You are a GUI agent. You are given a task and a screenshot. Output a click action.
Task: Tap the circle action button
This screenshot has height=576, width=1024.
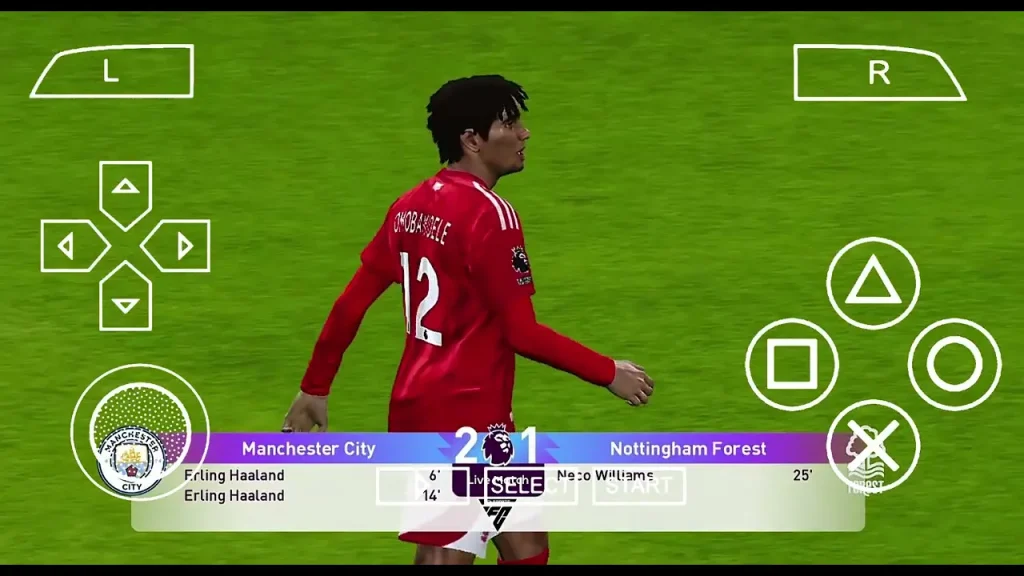click(954, 365)
